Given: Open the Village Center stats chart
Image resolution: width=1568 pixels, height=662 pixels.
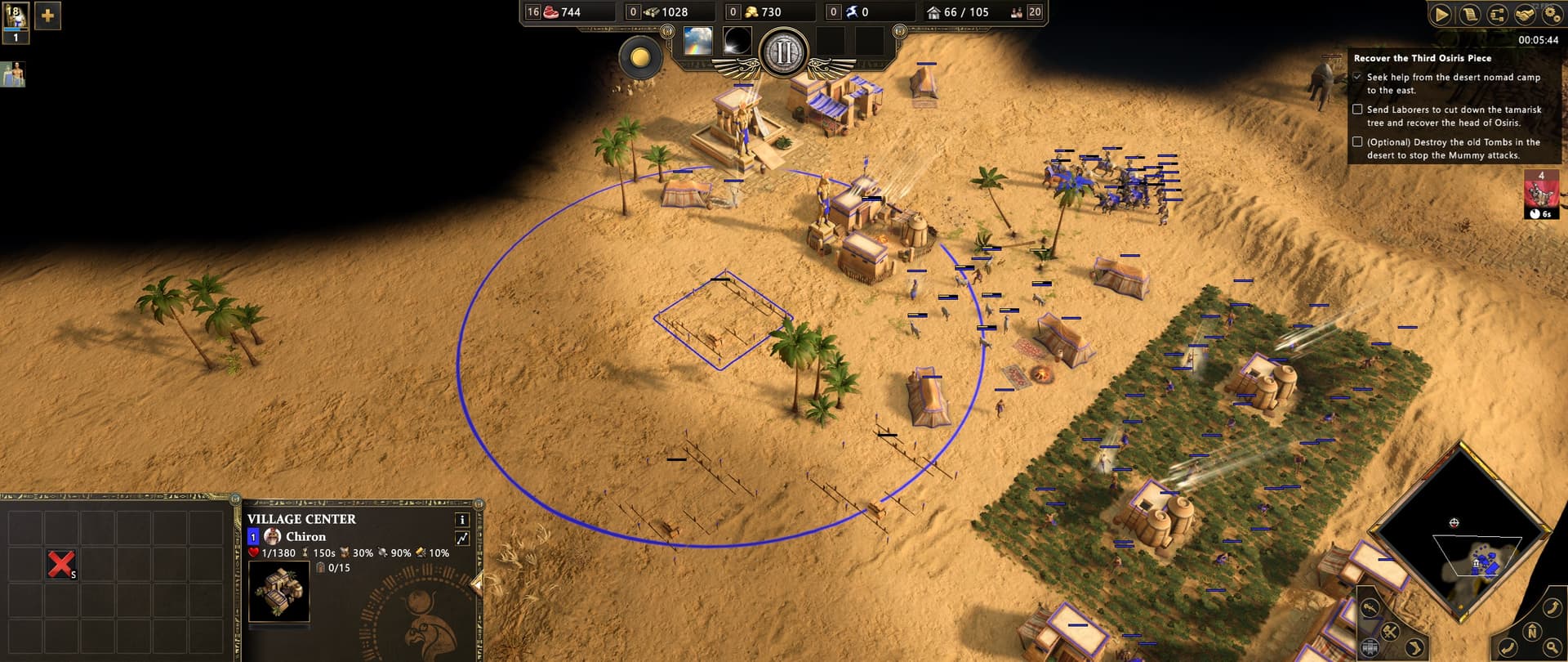Looking at the screenshot, I should pyautogui.click(x=462, y=538).
